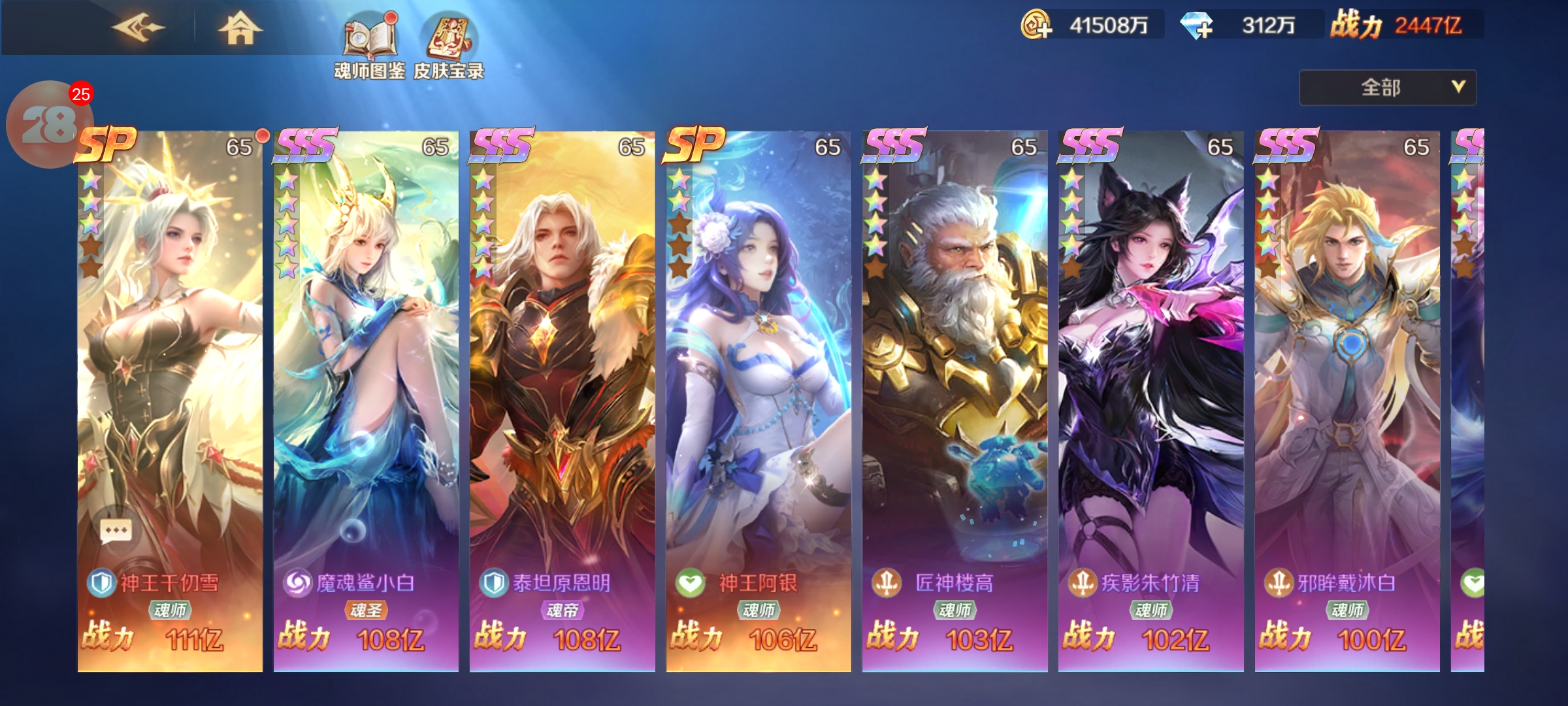Pick the 匠神楼高 character card
This screenshot has width=1568, height=706.
(955, 392)
